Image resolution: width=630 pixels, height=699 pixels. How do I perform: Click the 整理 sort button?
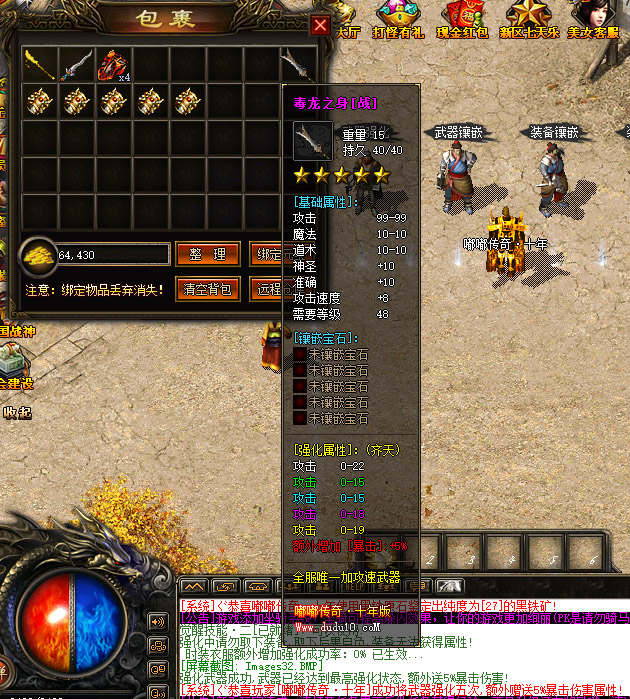[x=208, y=254]
